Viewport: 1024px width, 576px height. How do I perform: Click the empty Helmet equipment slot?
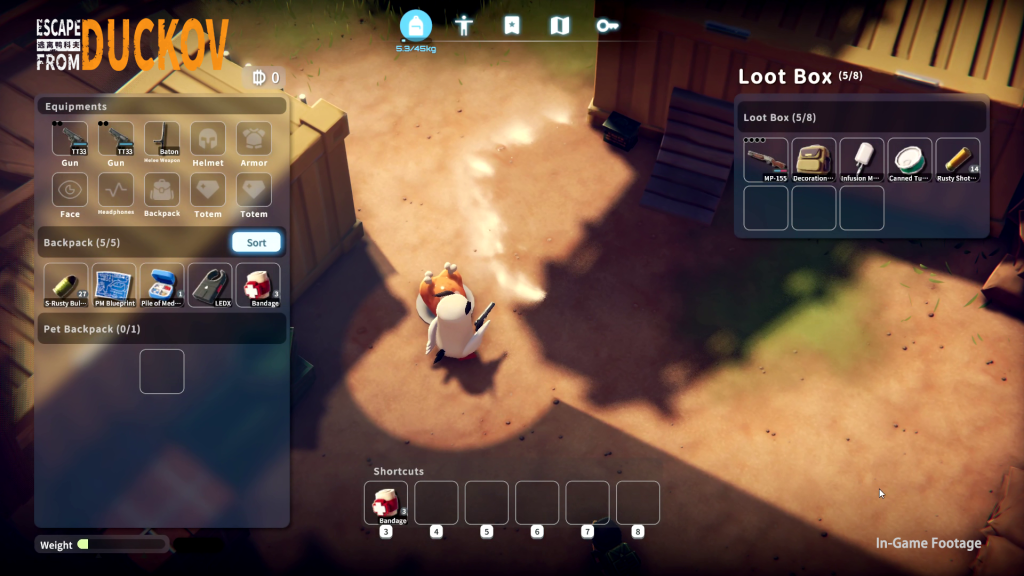coord(208,139)
